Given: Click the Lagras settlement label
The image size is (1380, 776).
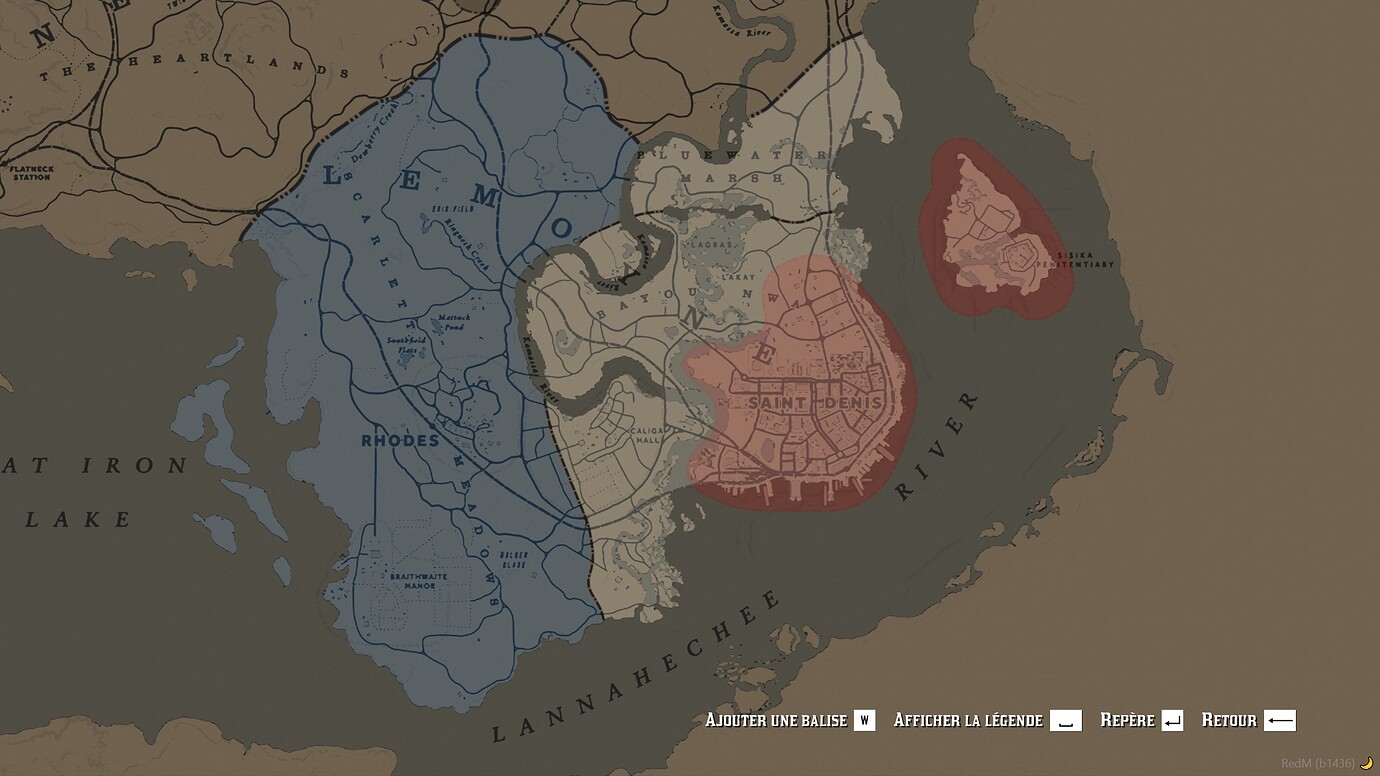Looking at the screenshot, I should pos(712,243).
